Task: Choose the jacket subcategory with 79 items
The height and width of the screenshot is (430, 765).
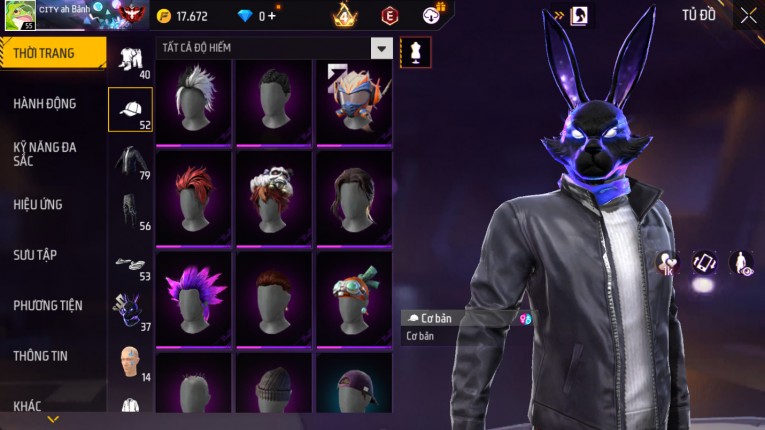Action: click(130, 160)
